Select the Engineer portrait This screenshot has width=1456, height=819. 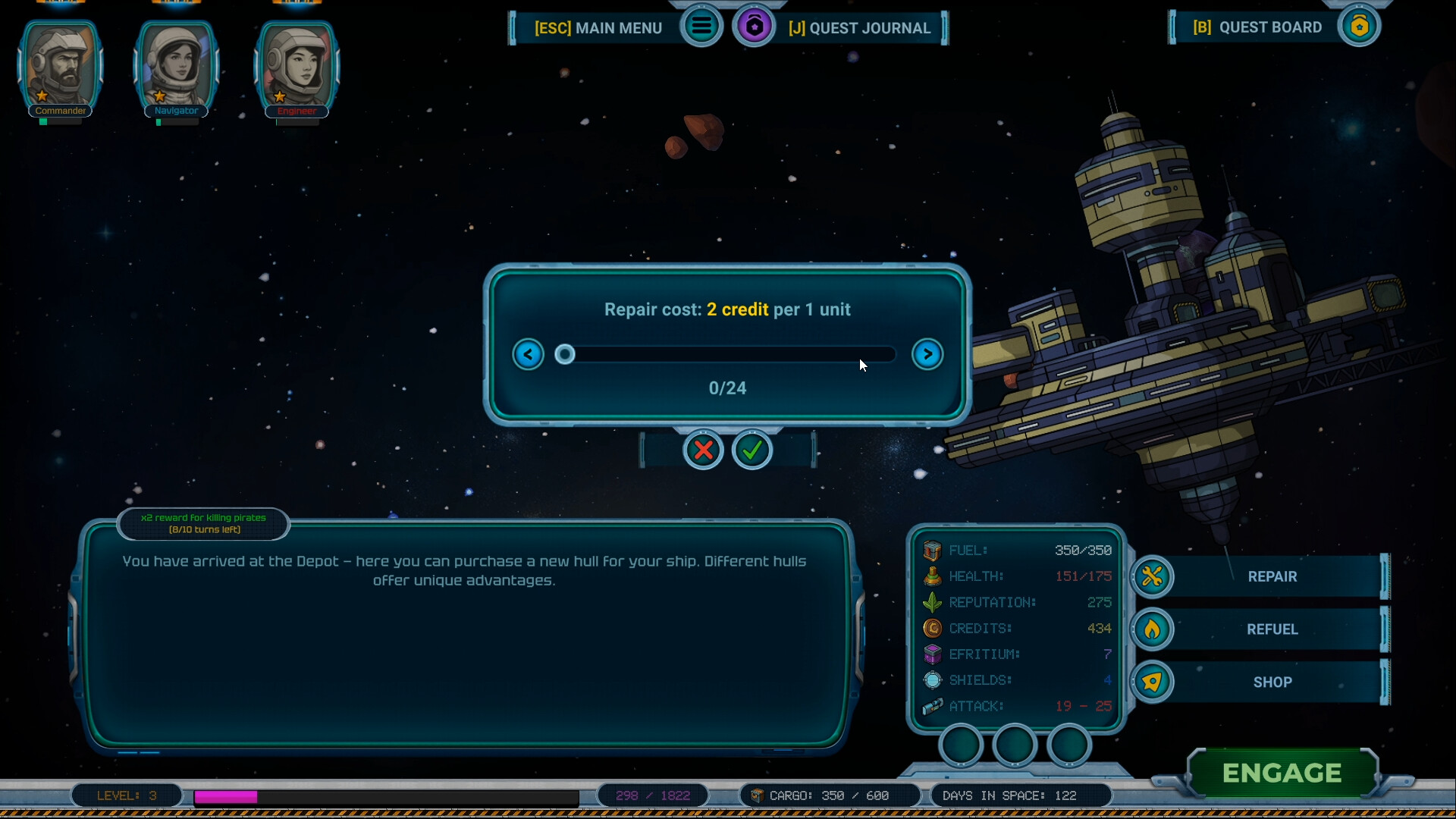coord(297,67)
